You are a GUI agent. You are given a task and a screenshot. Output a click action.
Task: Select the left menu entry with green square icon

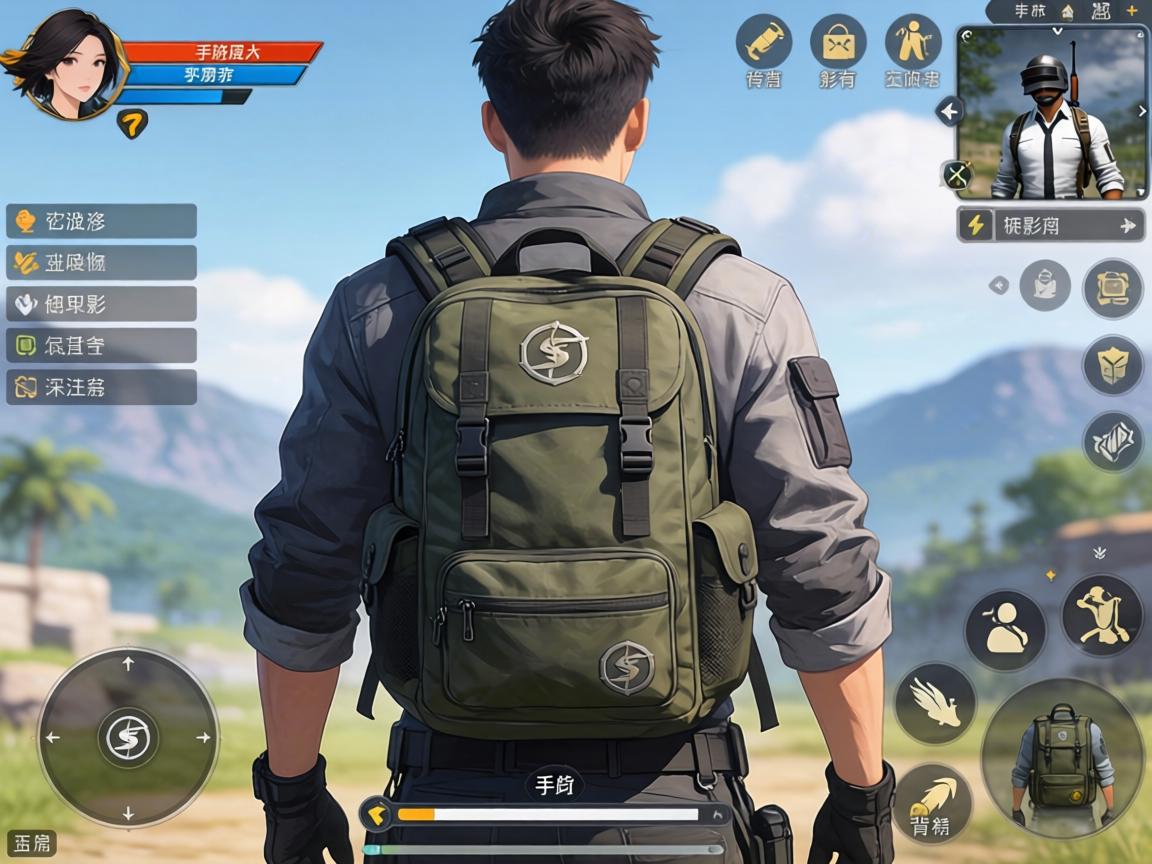pos(101,346)
